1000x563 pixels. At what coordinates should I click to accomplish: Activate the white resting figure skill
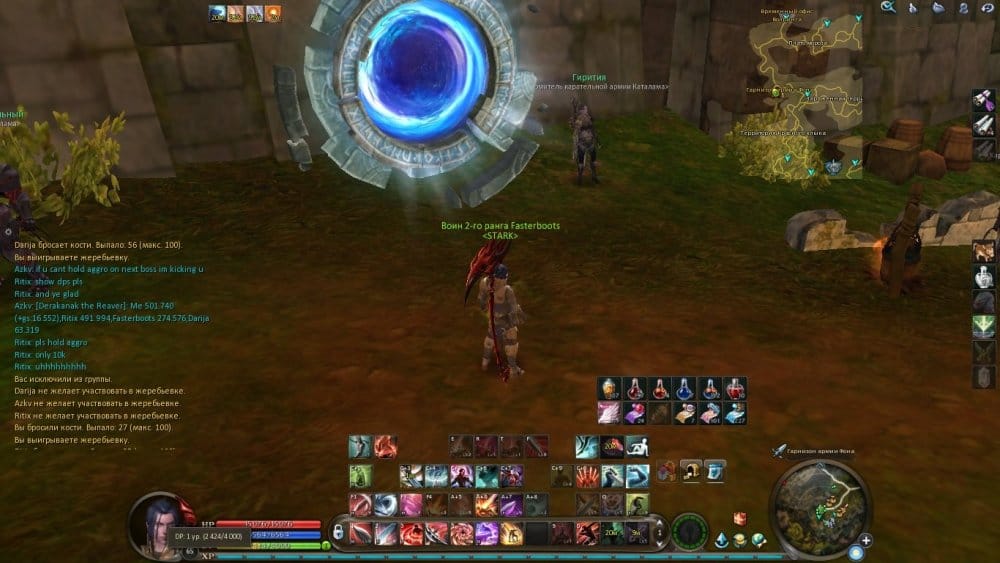(638, 447)
